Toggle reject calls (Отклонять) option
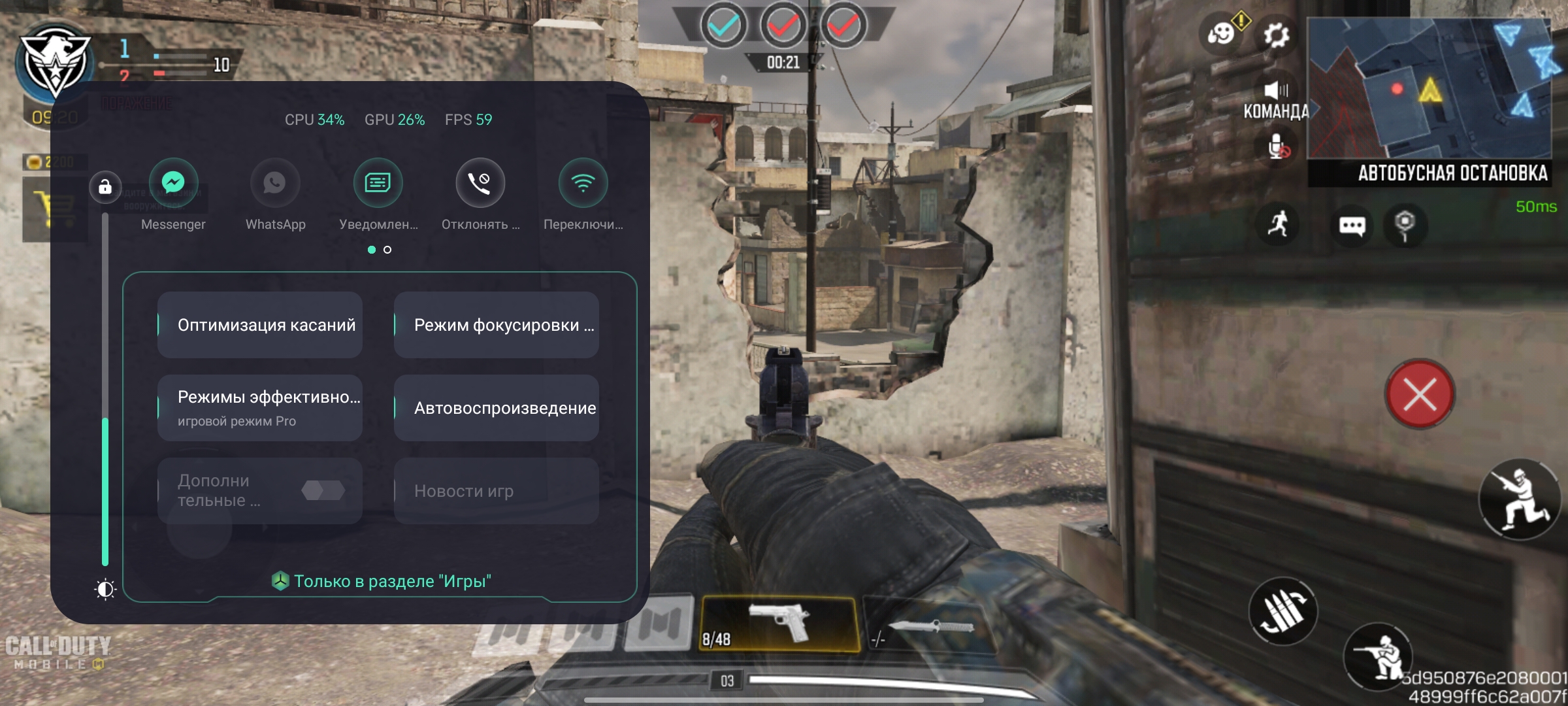 click(480, 183)
